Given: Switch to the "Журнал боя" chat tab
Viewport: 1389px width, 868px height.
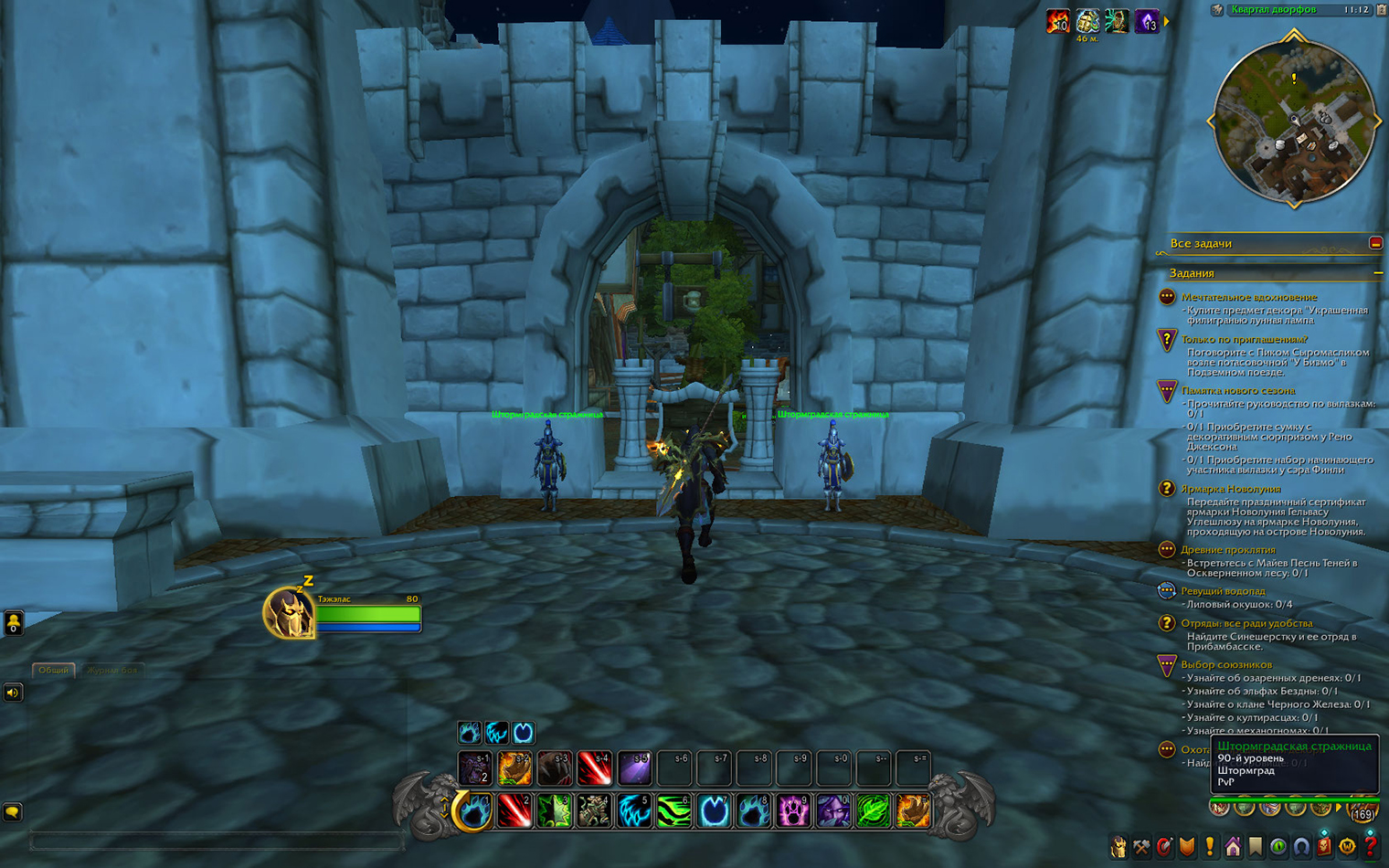Looking at the screenshot, I should (x=111, y=670).
